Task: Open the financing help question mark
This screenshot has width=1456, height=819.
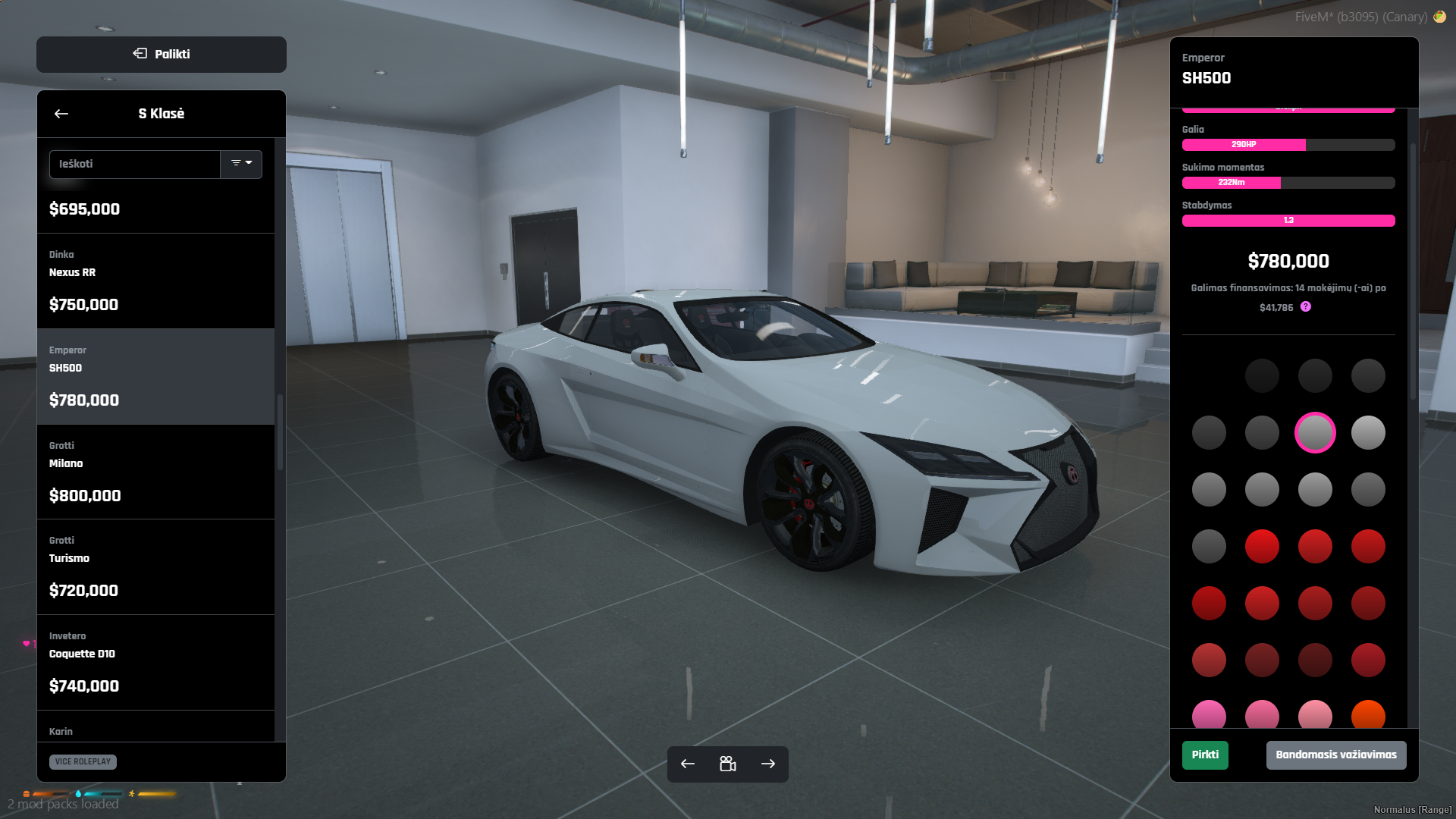Action: 1305,307
